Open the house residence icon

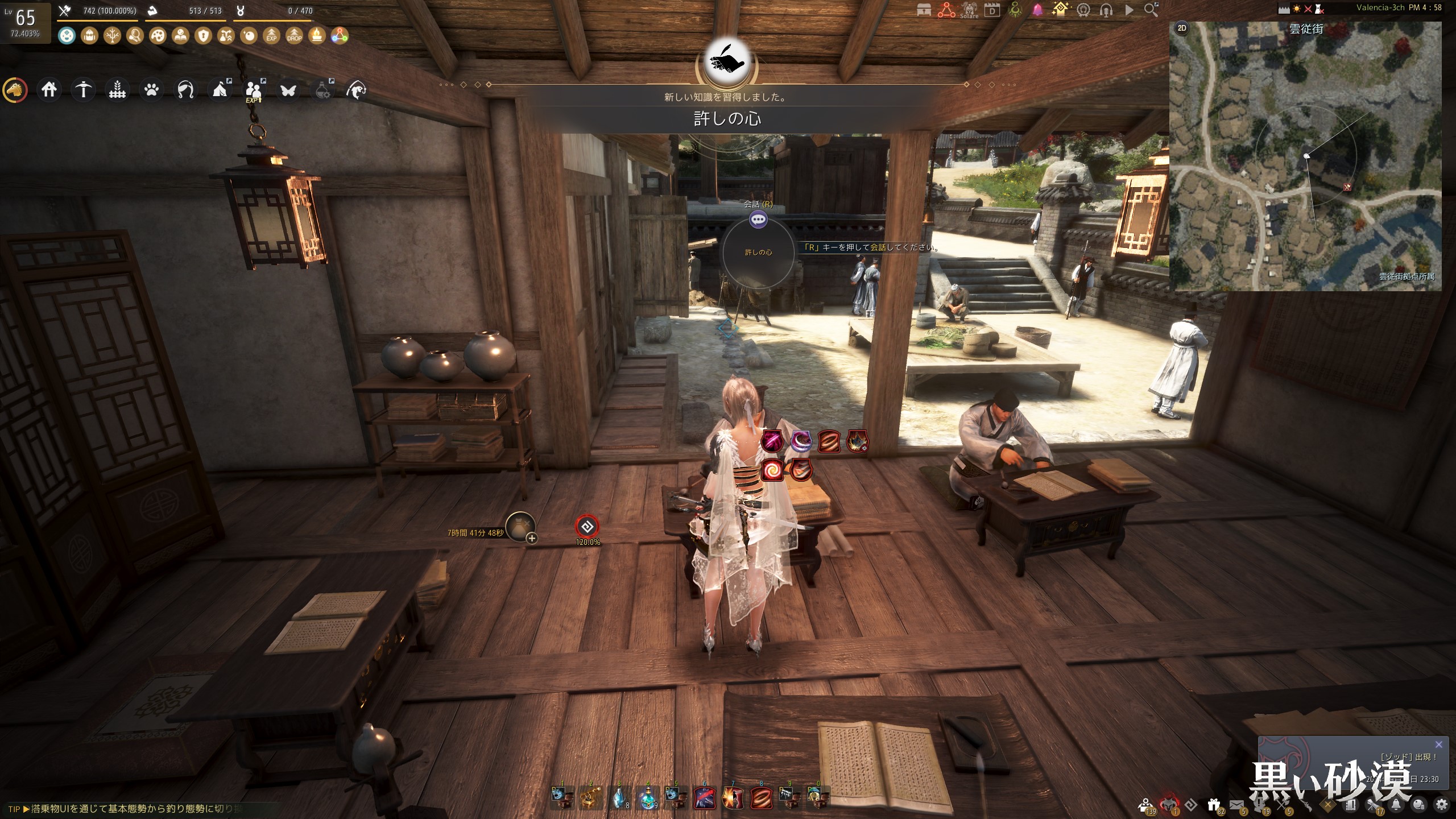tap(49, 90)
